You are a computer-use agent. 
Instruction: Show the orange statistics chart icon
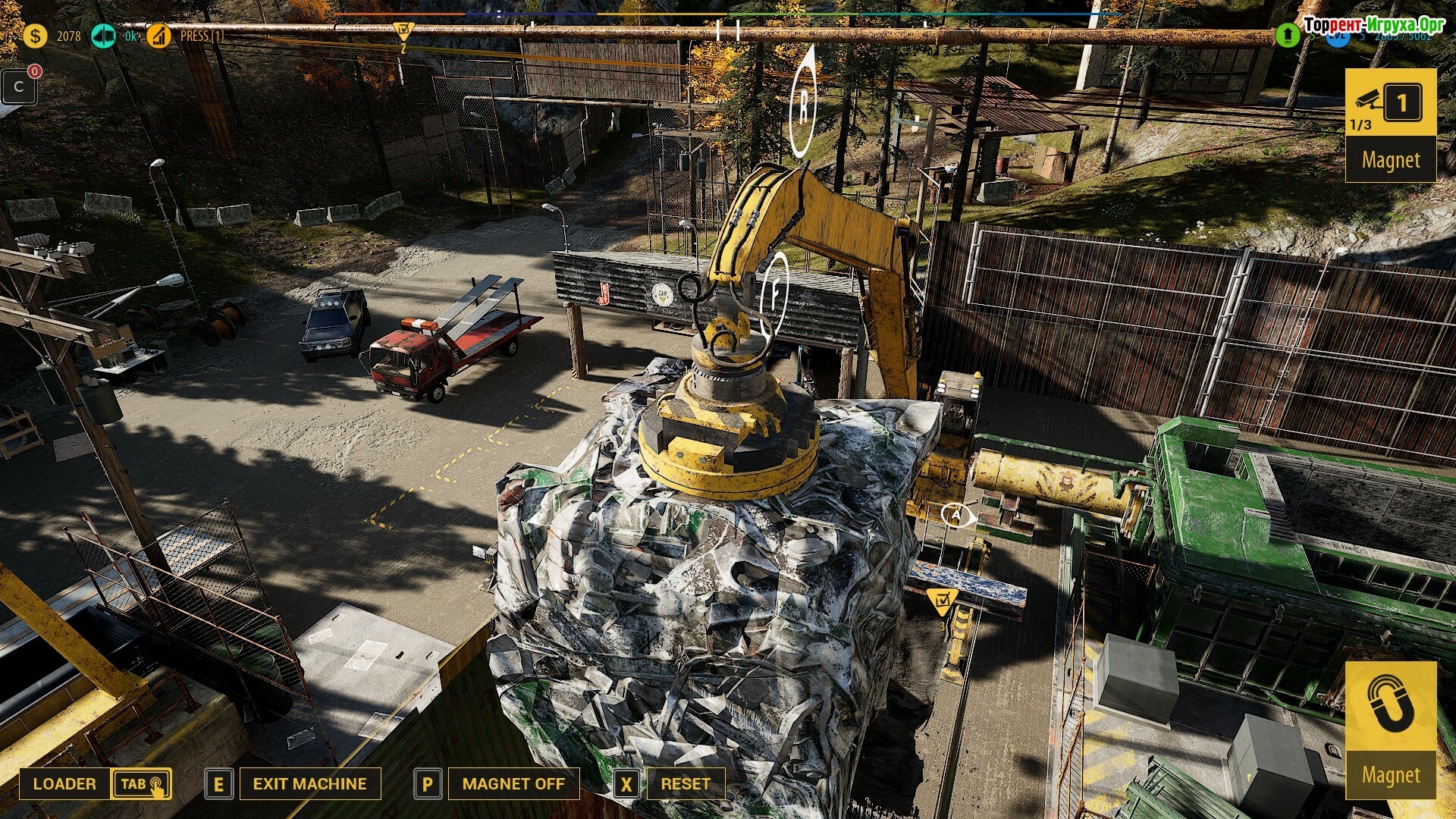tap(158, 36)
